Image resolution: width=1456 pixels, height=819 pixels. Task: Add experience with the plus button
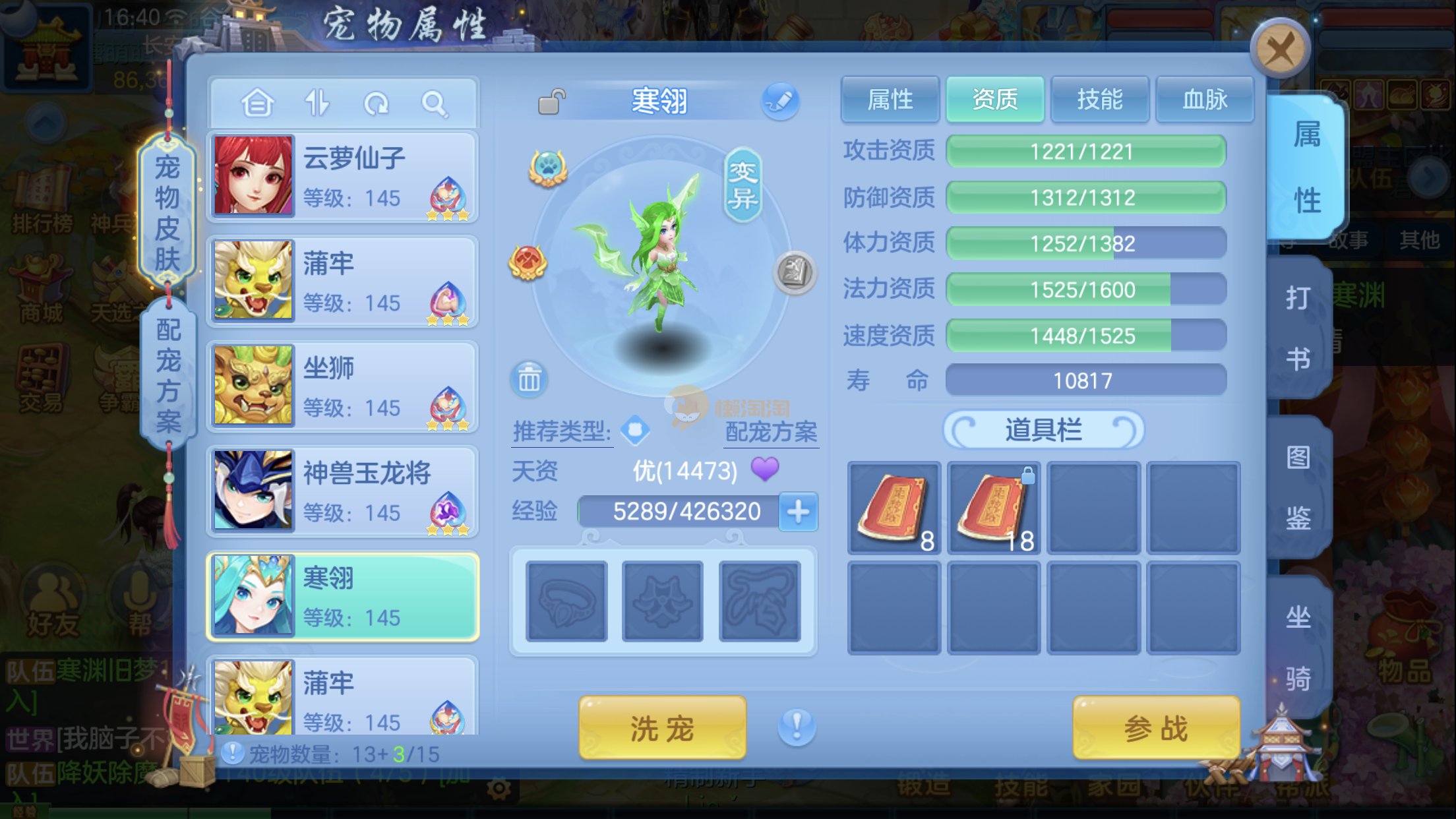(x=798, y=512)
